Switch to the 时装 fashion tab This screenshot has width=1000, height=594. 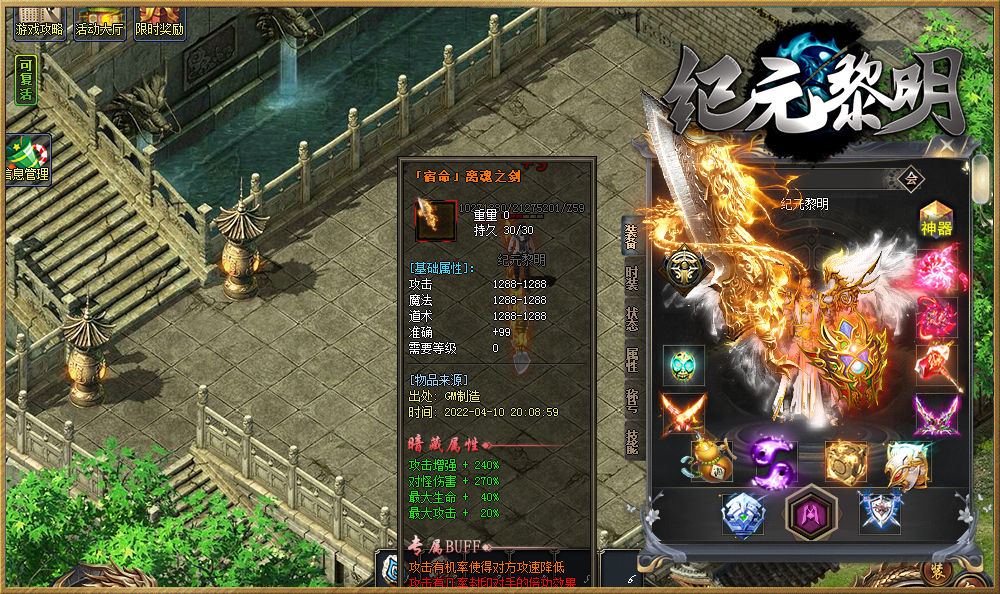pyautogui.click(x=632, y=277)
